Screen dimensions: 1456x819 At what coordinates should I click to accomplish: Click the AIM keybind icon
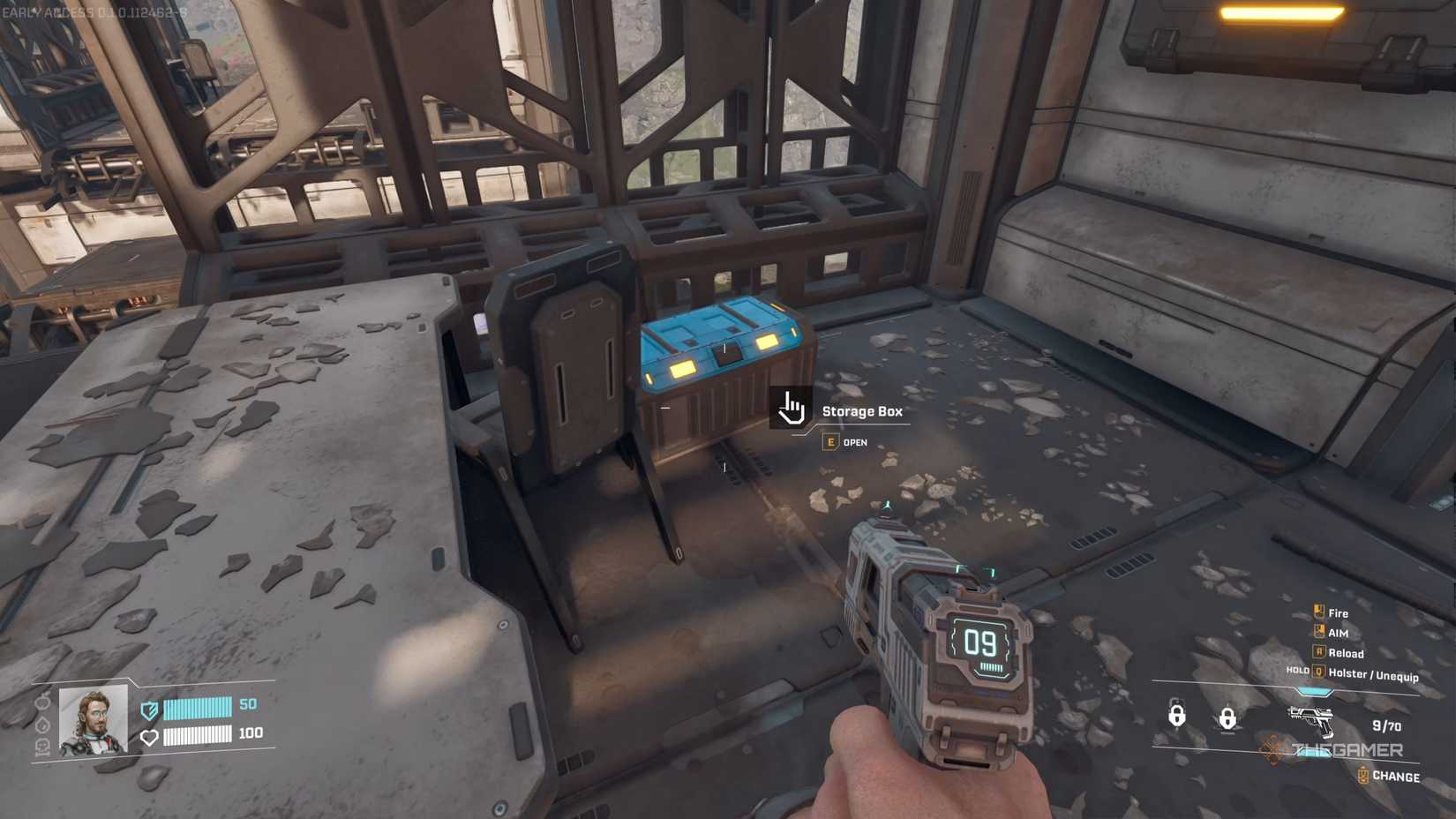(x=1318, y=632)
